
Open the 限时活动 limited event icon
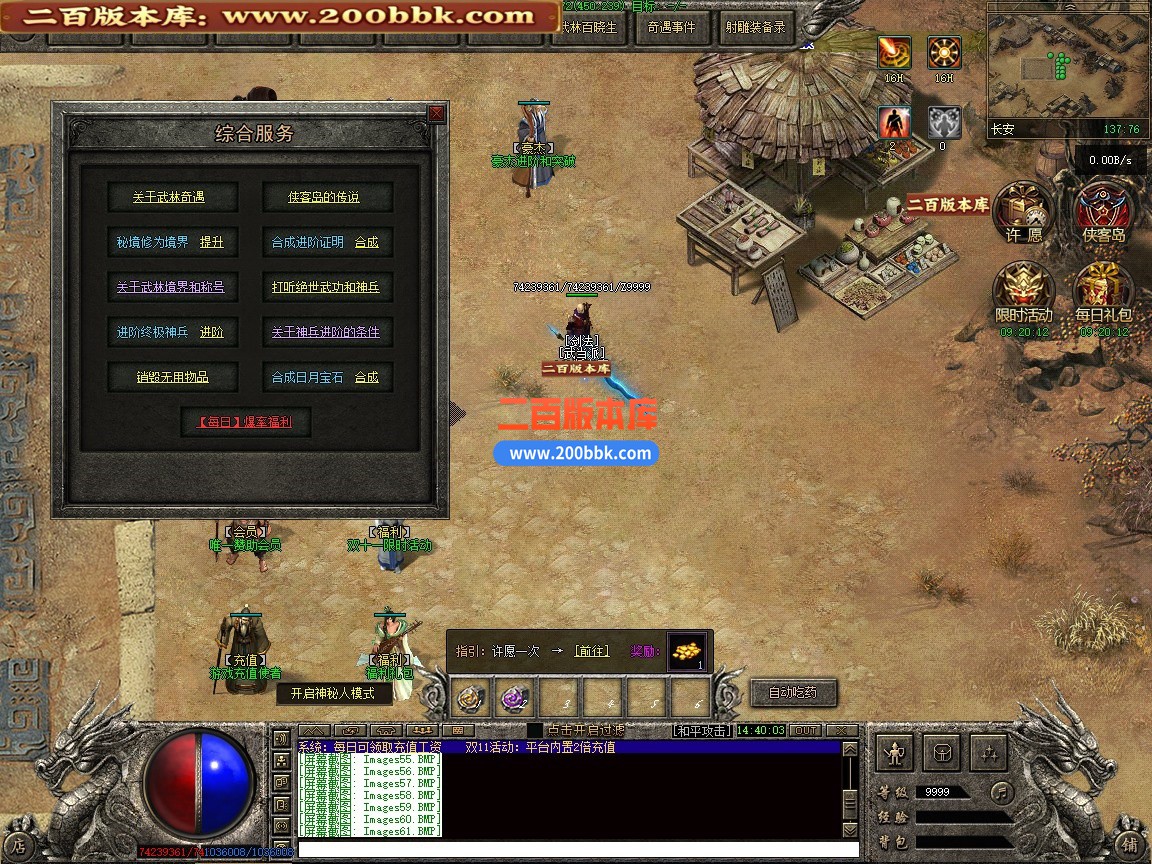[x=1024, y=293]
